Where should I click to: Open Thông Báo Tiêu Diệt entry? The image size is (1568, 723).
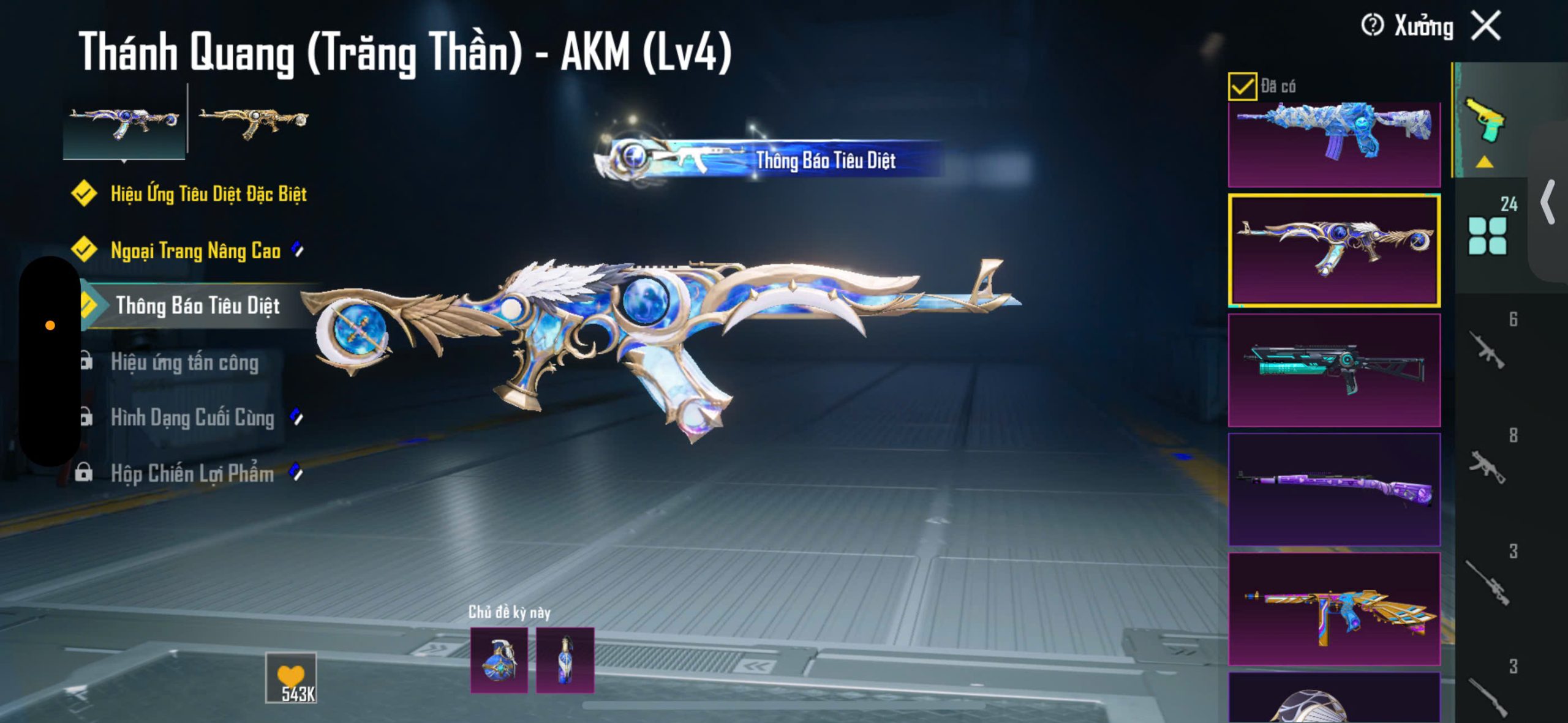(197, 305)
